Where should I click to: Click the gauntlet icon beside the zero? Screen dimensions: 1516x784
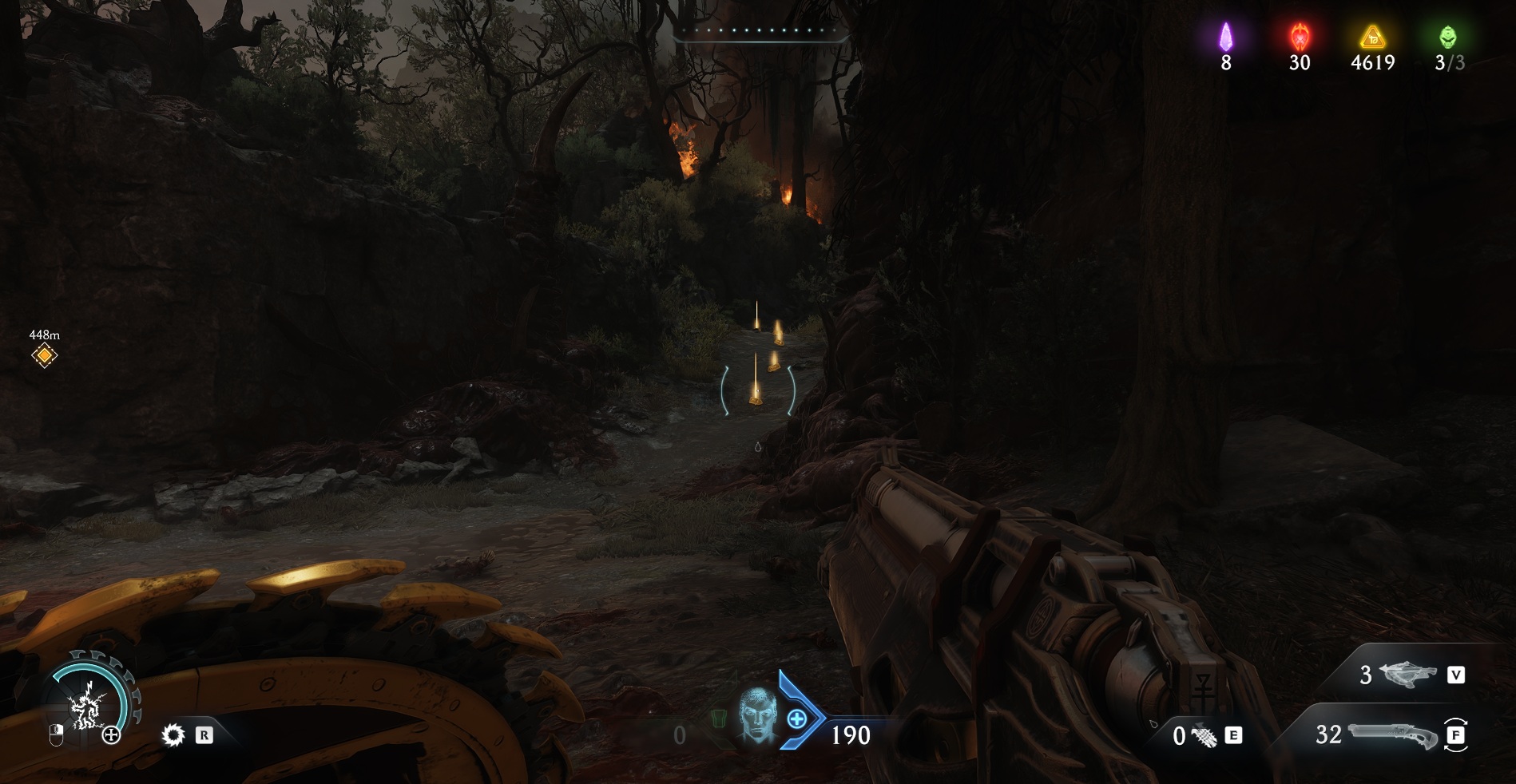[x=1204, y=736]
